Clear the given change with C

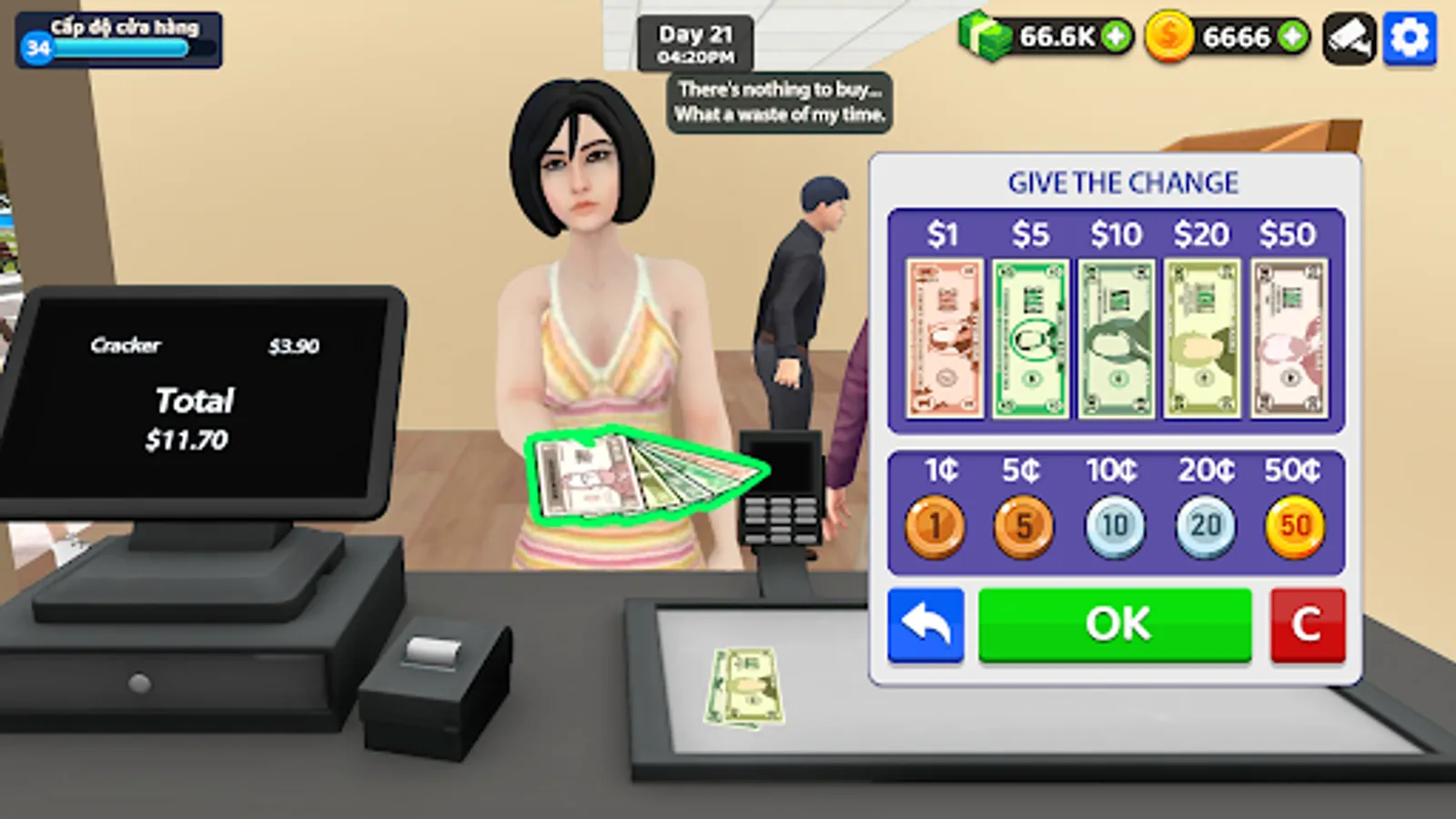(x=1308, y=623)
